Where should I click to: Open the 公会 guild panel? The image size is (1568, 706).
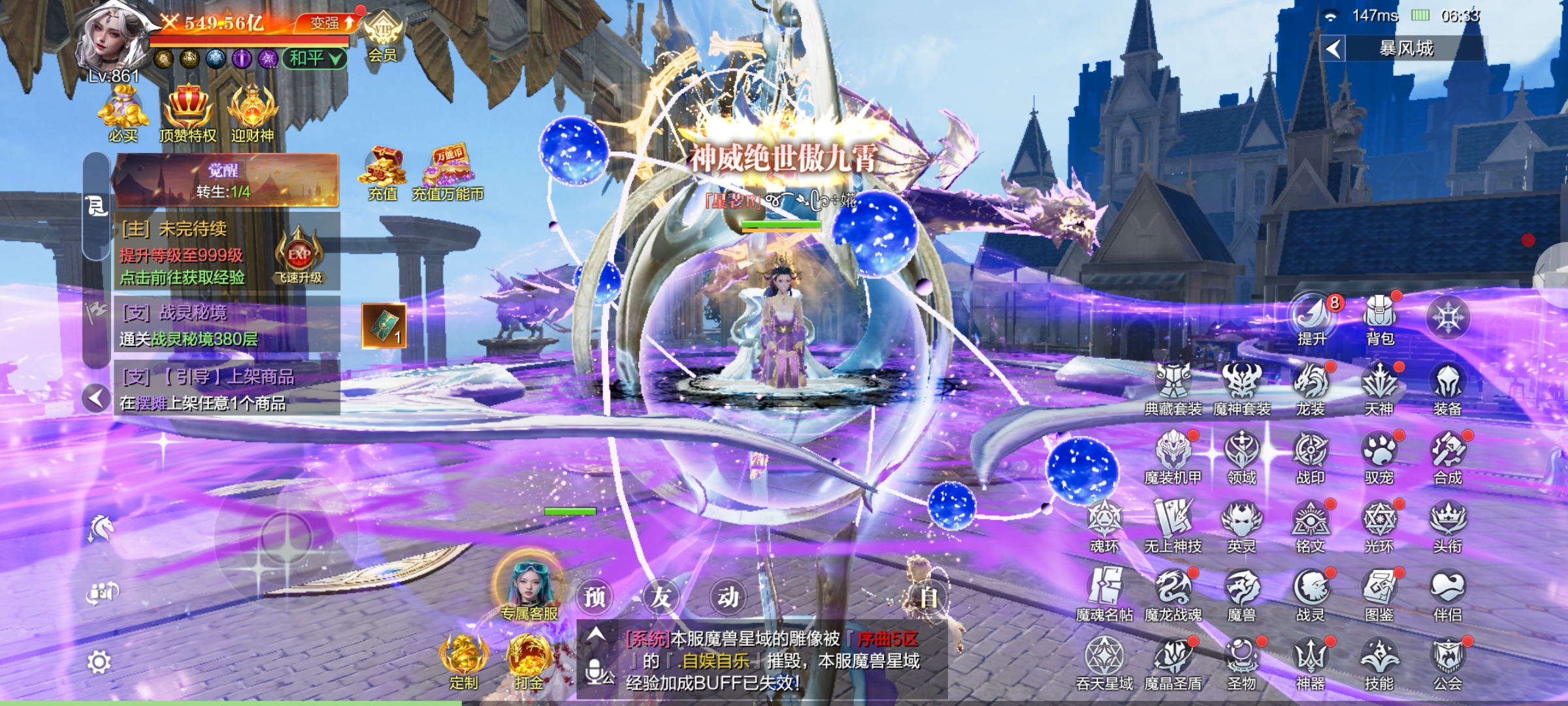click(1447, 662)
